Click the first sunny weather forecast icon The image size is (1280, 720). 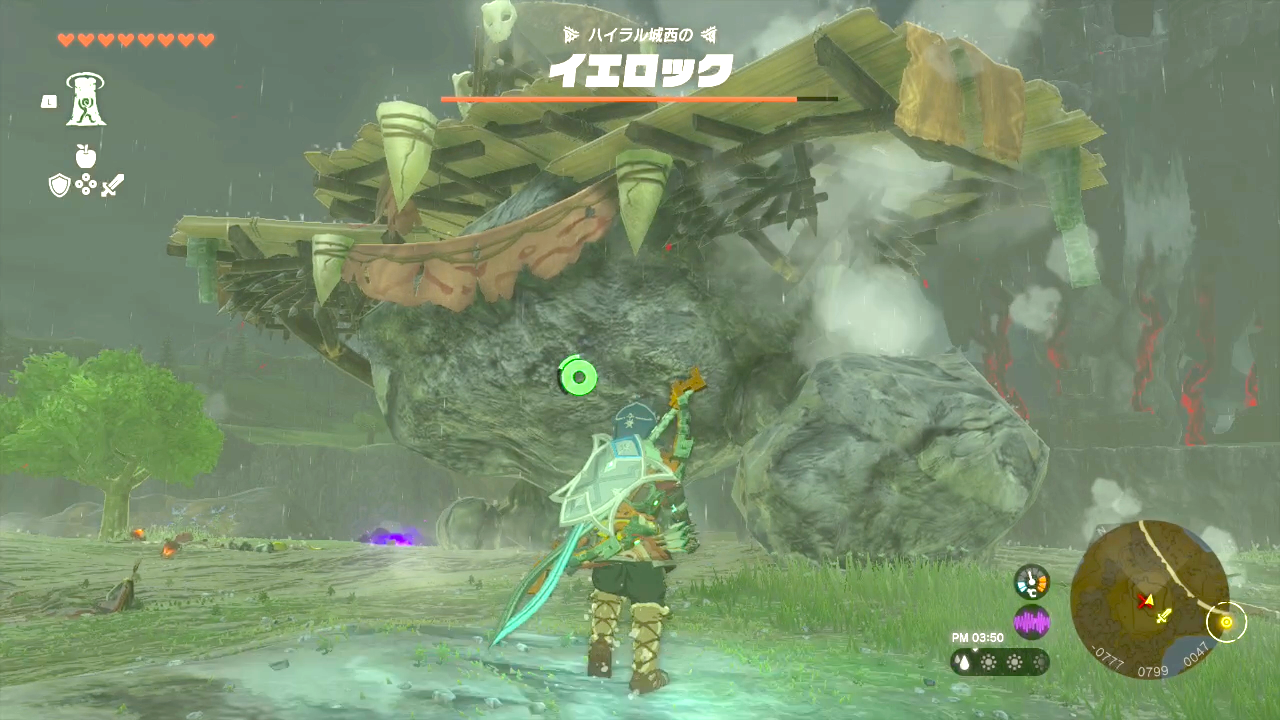click(x=990, y=662)
